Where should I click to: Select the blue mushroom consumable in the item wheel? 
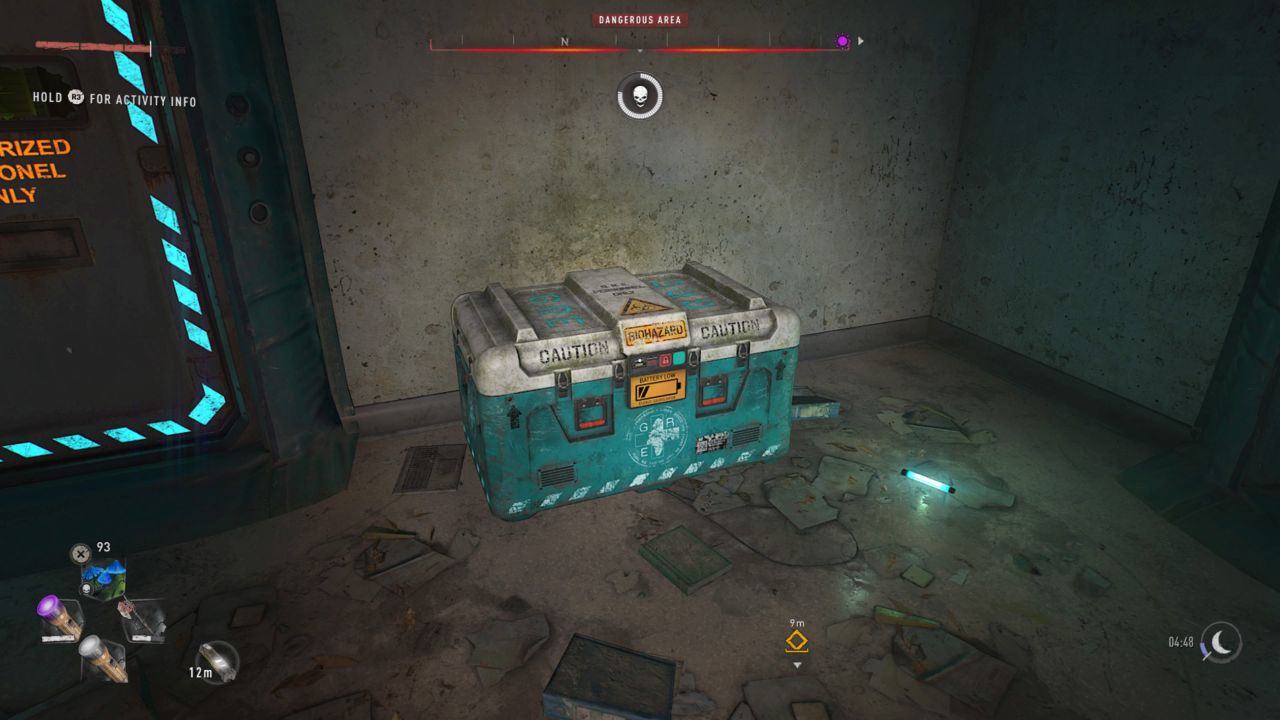pos(105,575)
